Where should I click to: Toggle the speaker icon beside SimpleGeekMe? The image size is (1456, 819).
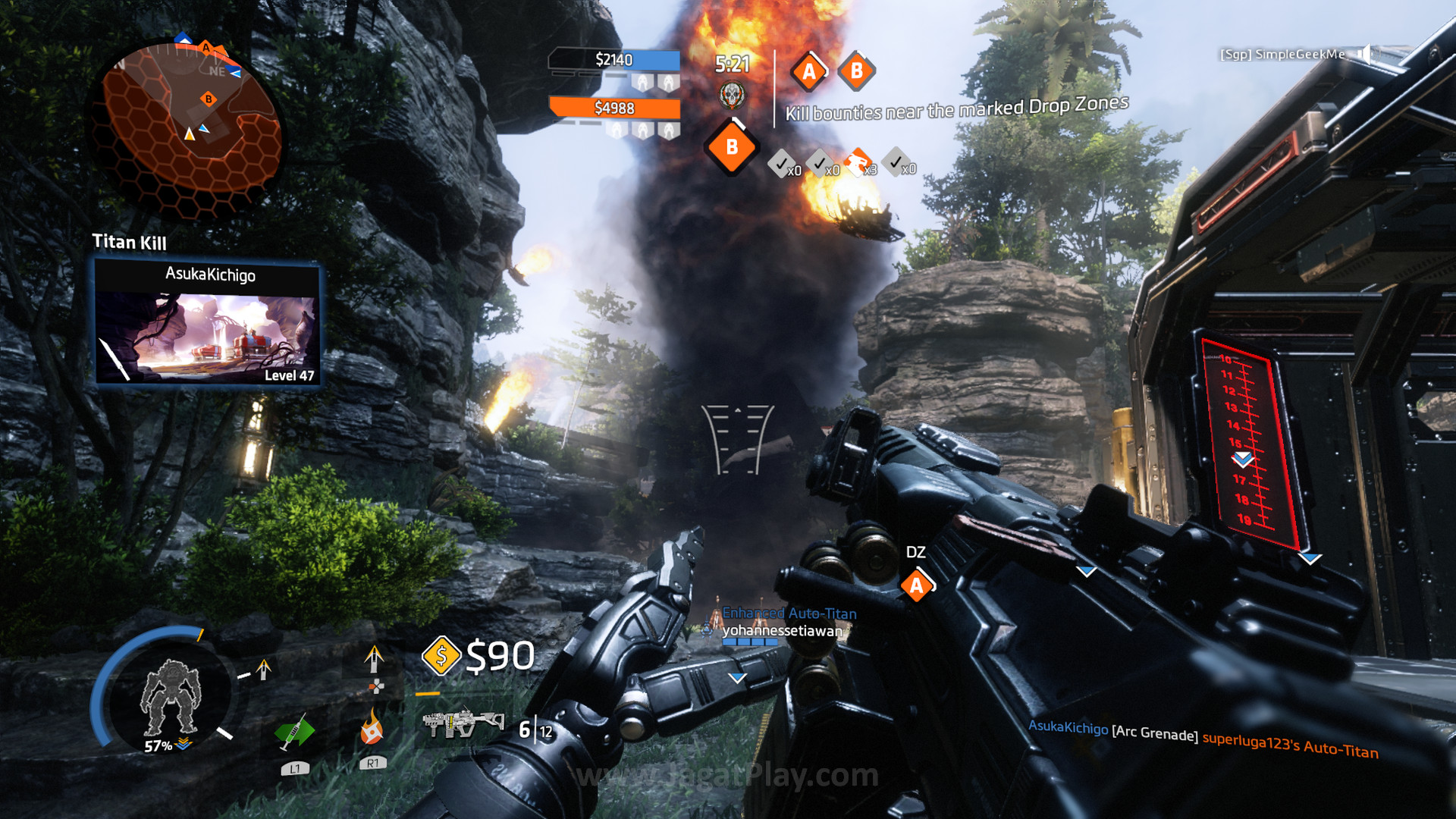coord(1364,53)
